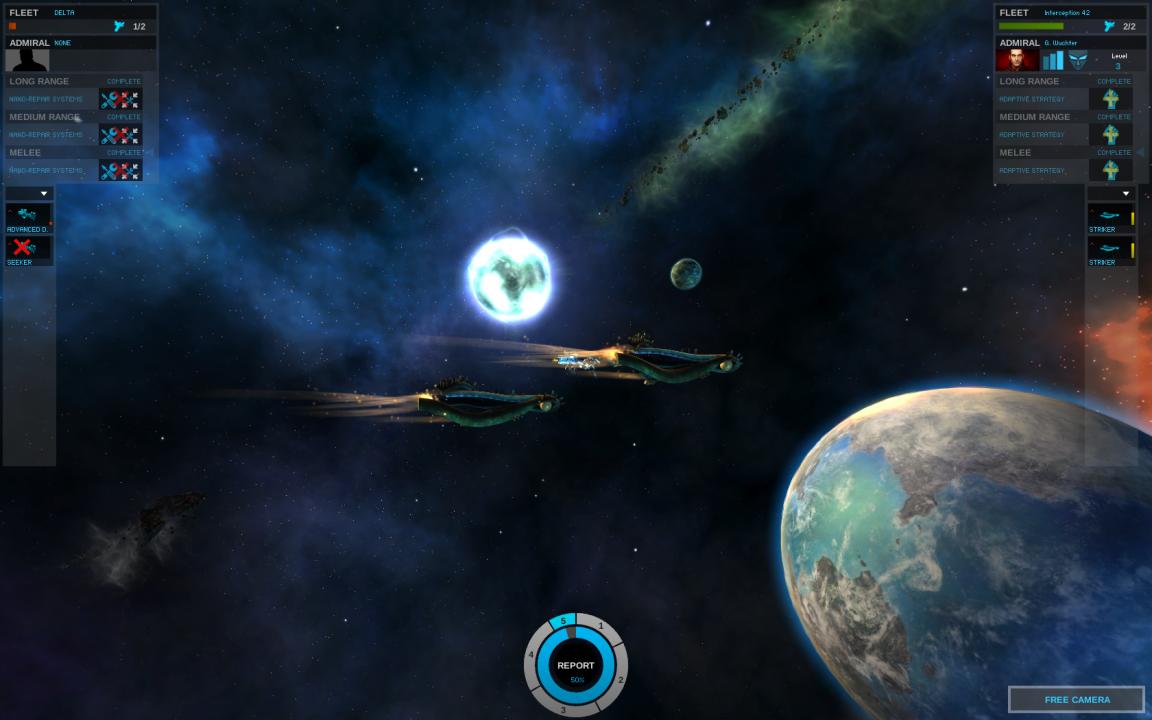The height and width of the screenshot is (720, 1152).
Task: Jump to phase 2 on the dial
Action: tap(620, 680)
